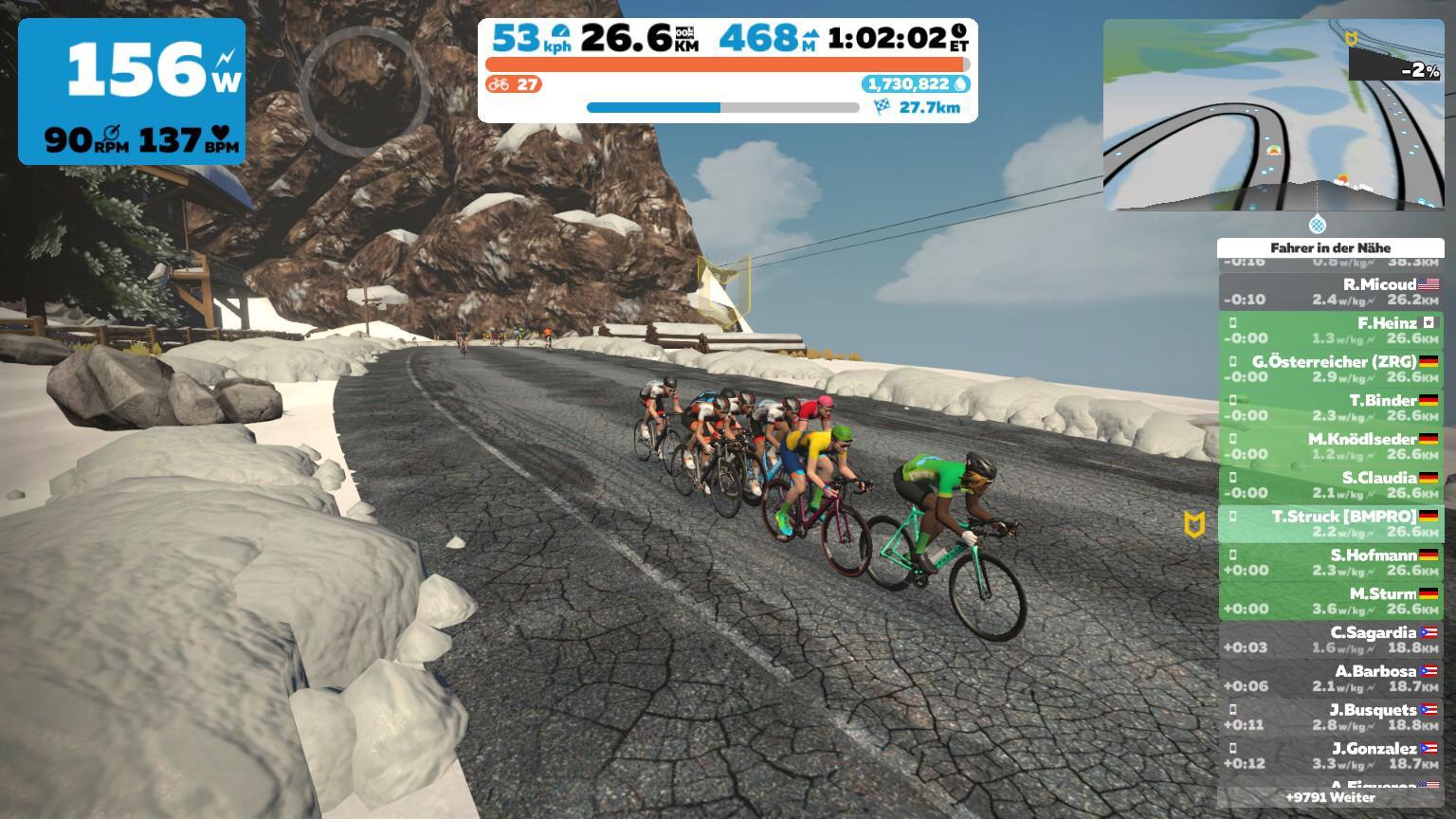1456x819 pixels.
Task: Choose J.Gonzalez from the riders list
Action: pyautogui.click(x=1330, y=756)
